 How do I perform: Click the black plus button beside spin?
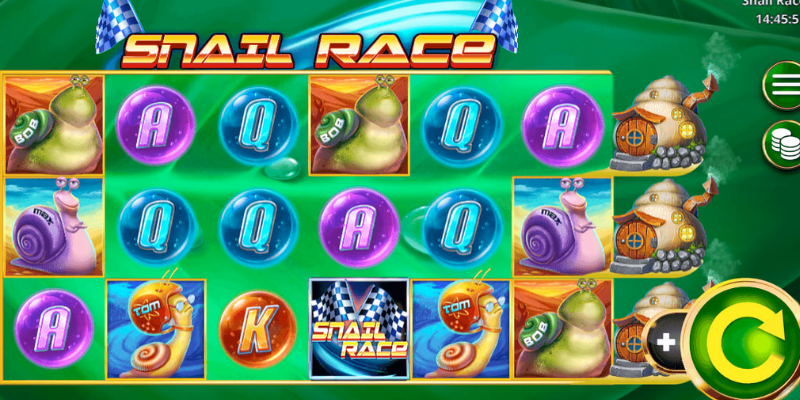pos(666,341)
